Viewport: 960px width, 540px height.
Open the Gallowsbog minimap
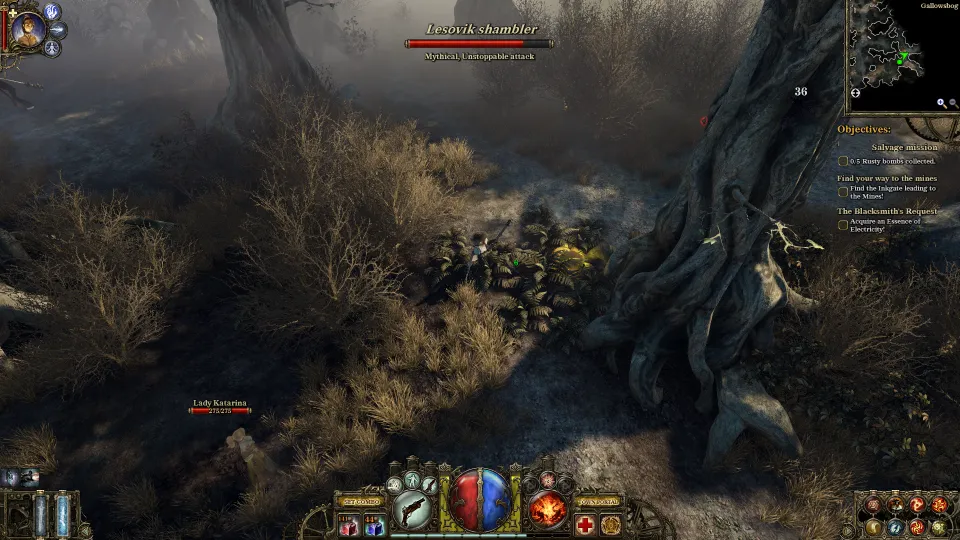[900, 57]
